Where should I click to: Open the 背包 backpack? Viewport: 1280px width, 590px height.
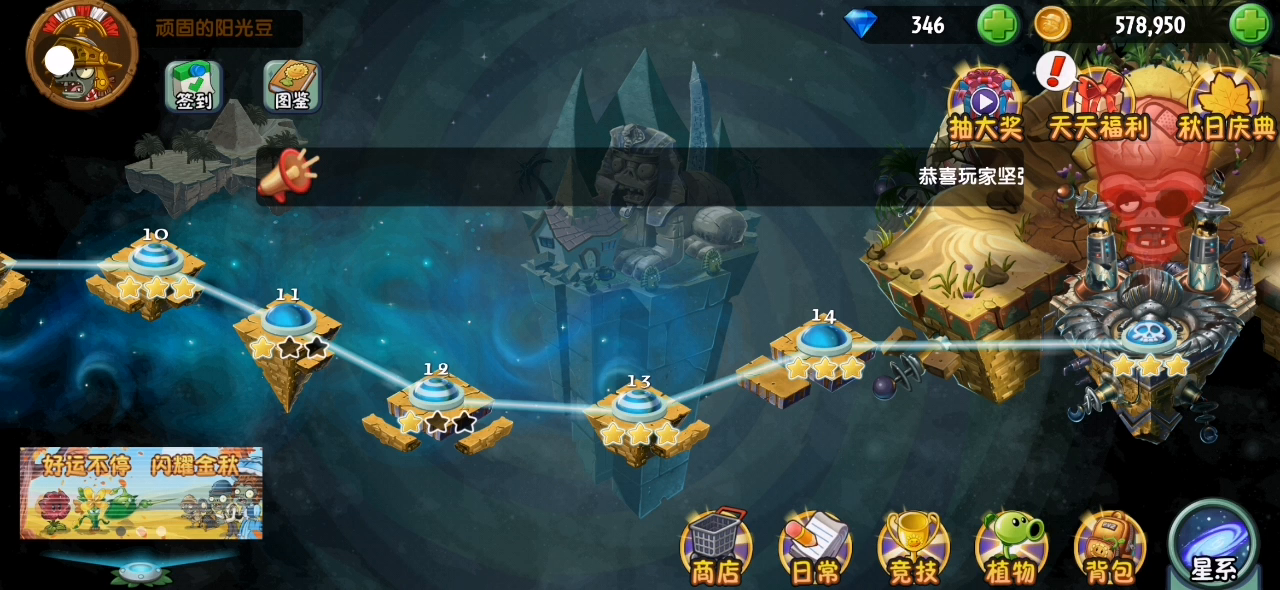point(1109,547)
